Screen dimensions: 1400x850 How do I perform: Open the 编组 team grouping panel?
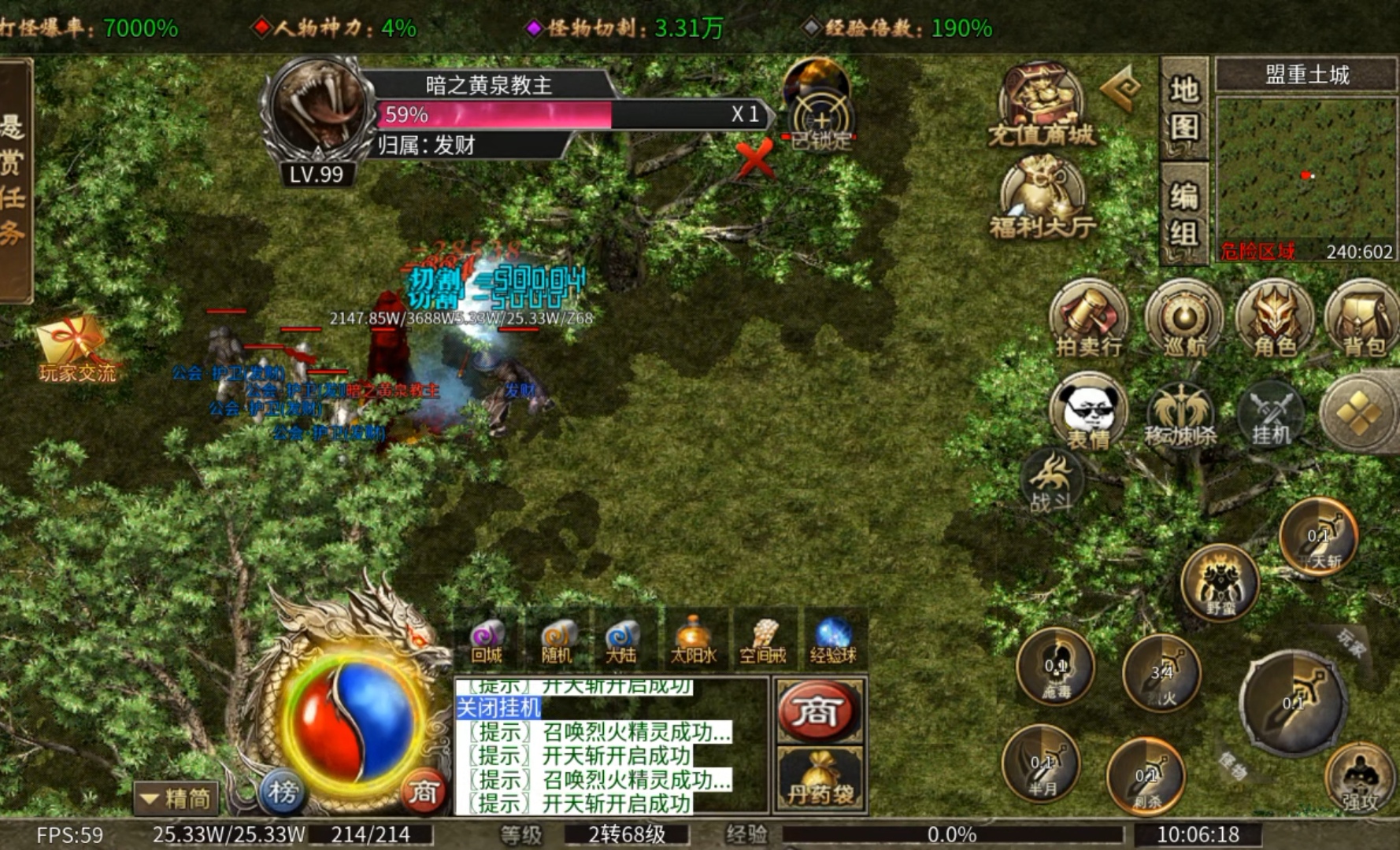(x=1183, y=214)
